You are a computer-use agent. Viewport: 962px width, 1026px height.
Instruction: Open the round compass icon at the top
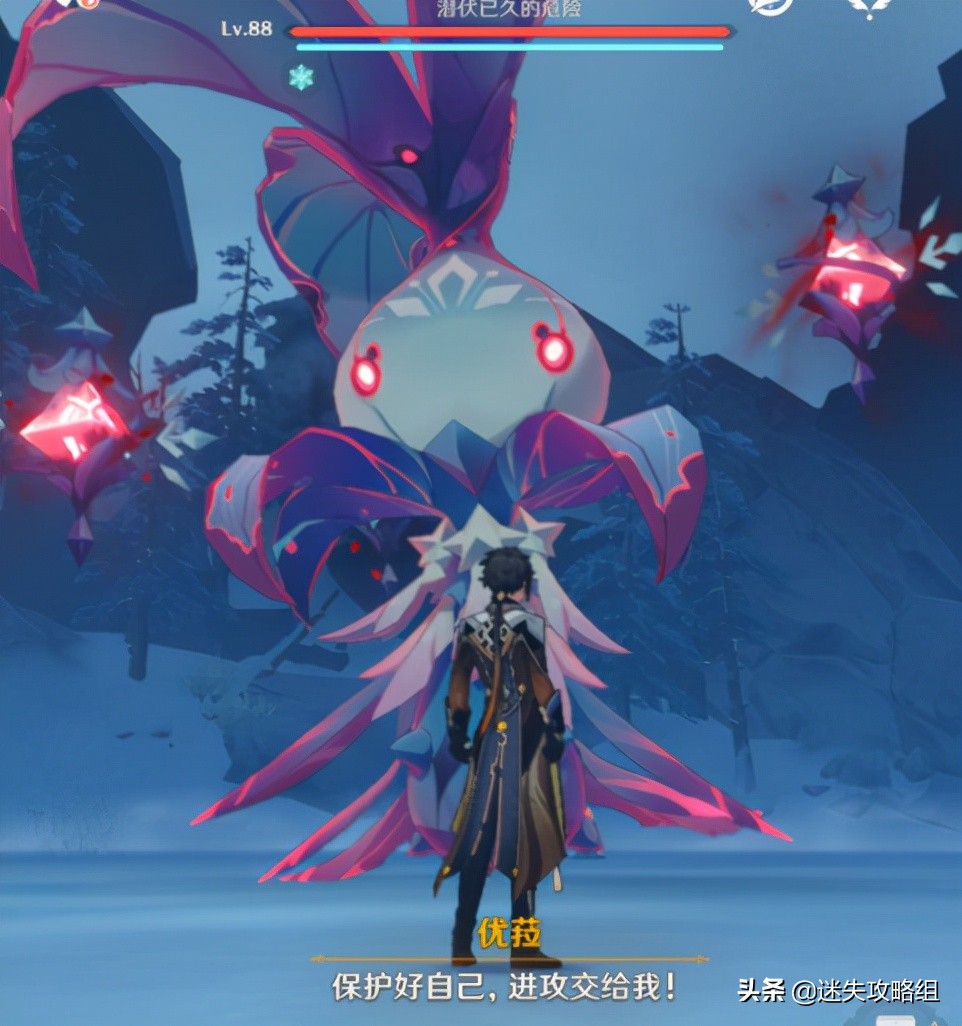pos(770,5)
